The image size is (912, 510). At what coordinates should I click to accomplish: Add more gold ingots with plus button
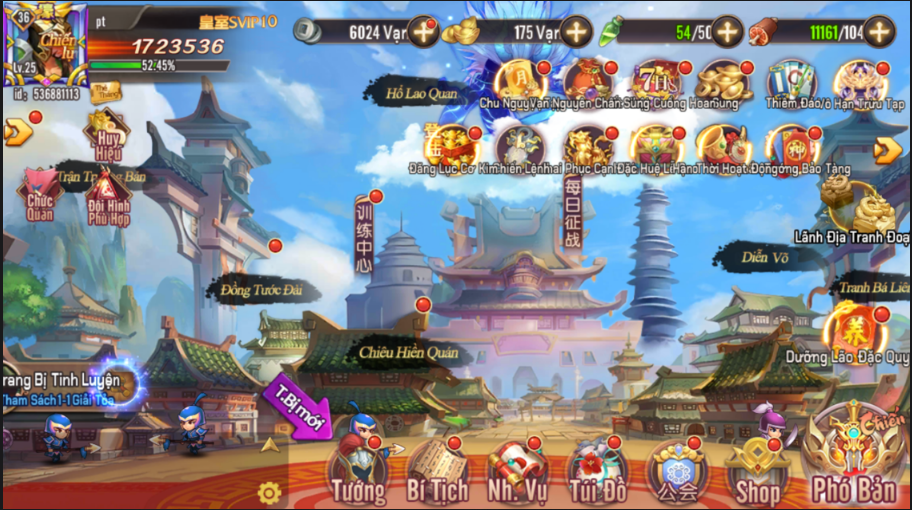click(x=576, y=32)
